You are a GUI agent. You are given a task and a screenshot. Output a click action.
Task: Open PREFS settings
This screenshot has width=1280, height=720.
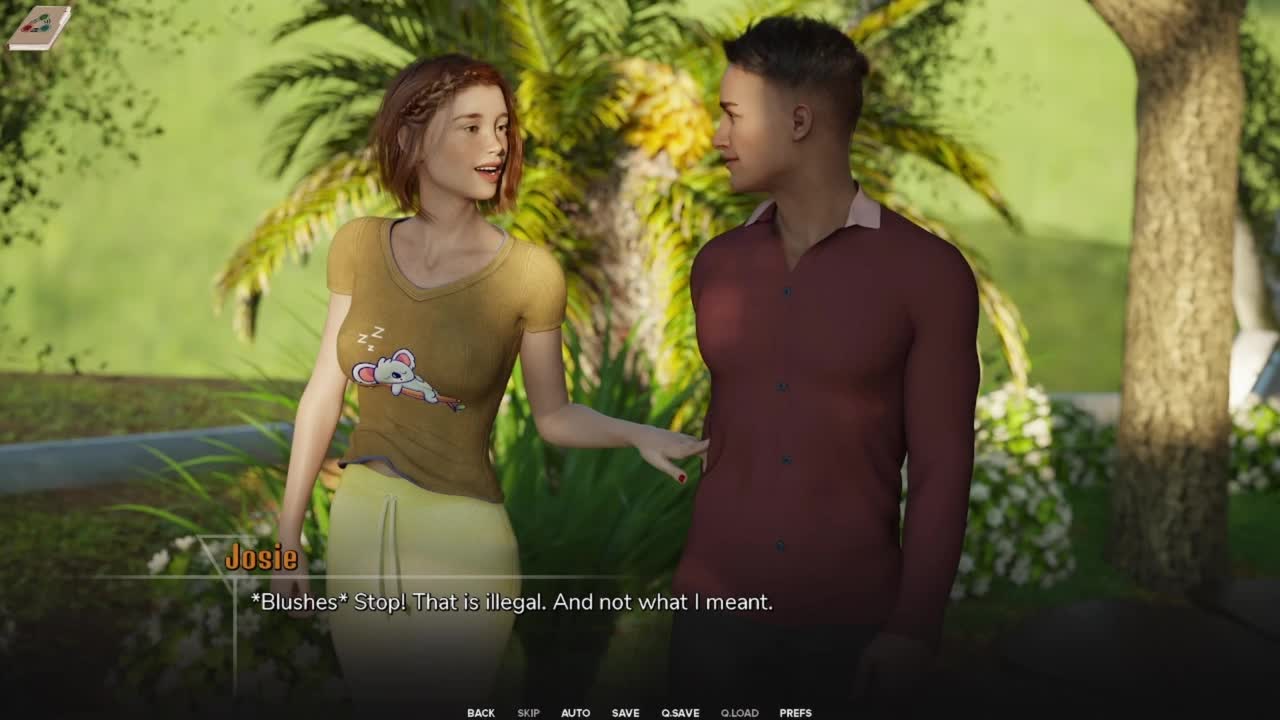795,713
